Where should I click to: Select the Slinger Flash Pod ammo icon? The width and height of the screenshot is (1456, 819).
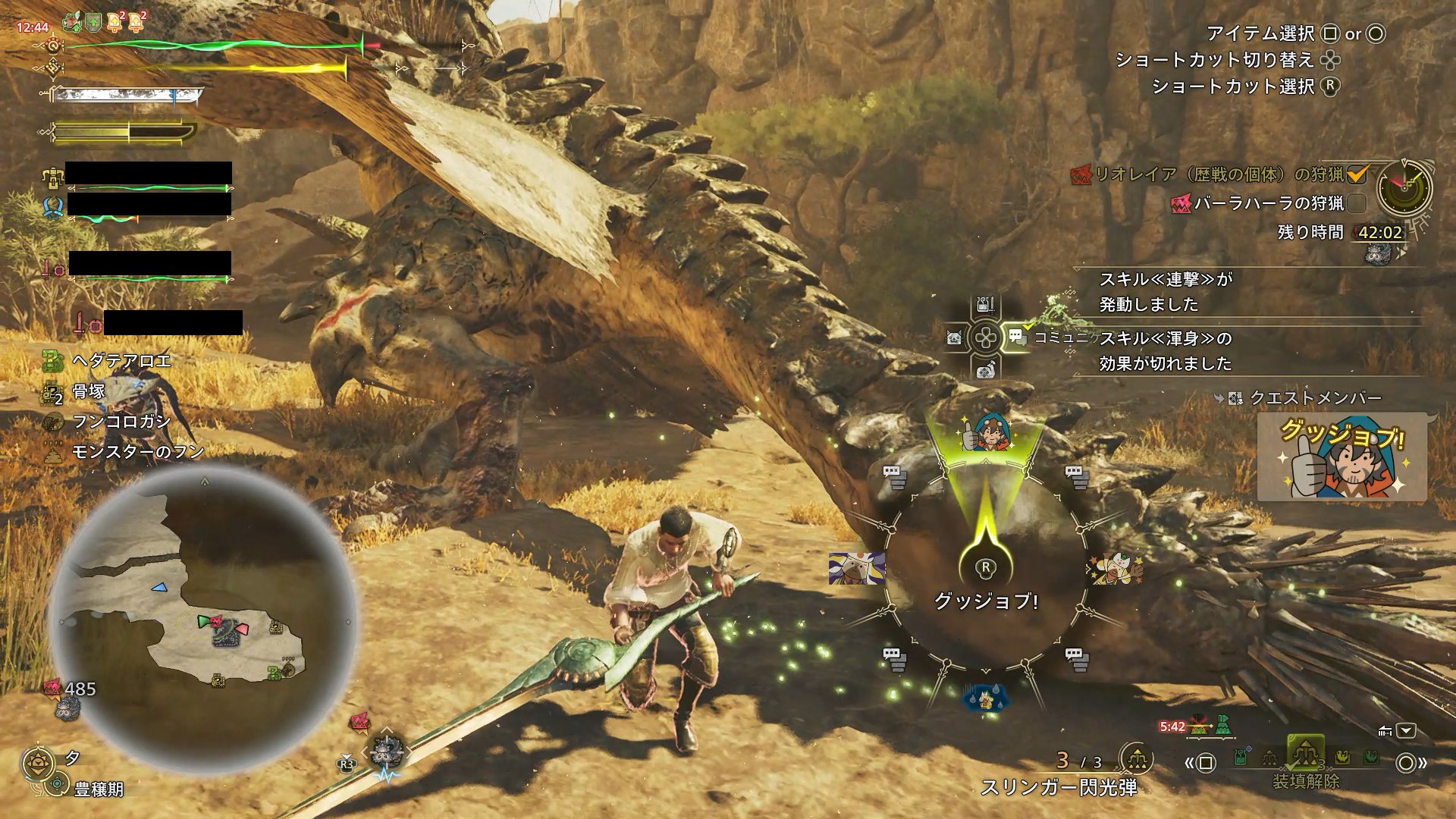click(x=1136, y=758)
